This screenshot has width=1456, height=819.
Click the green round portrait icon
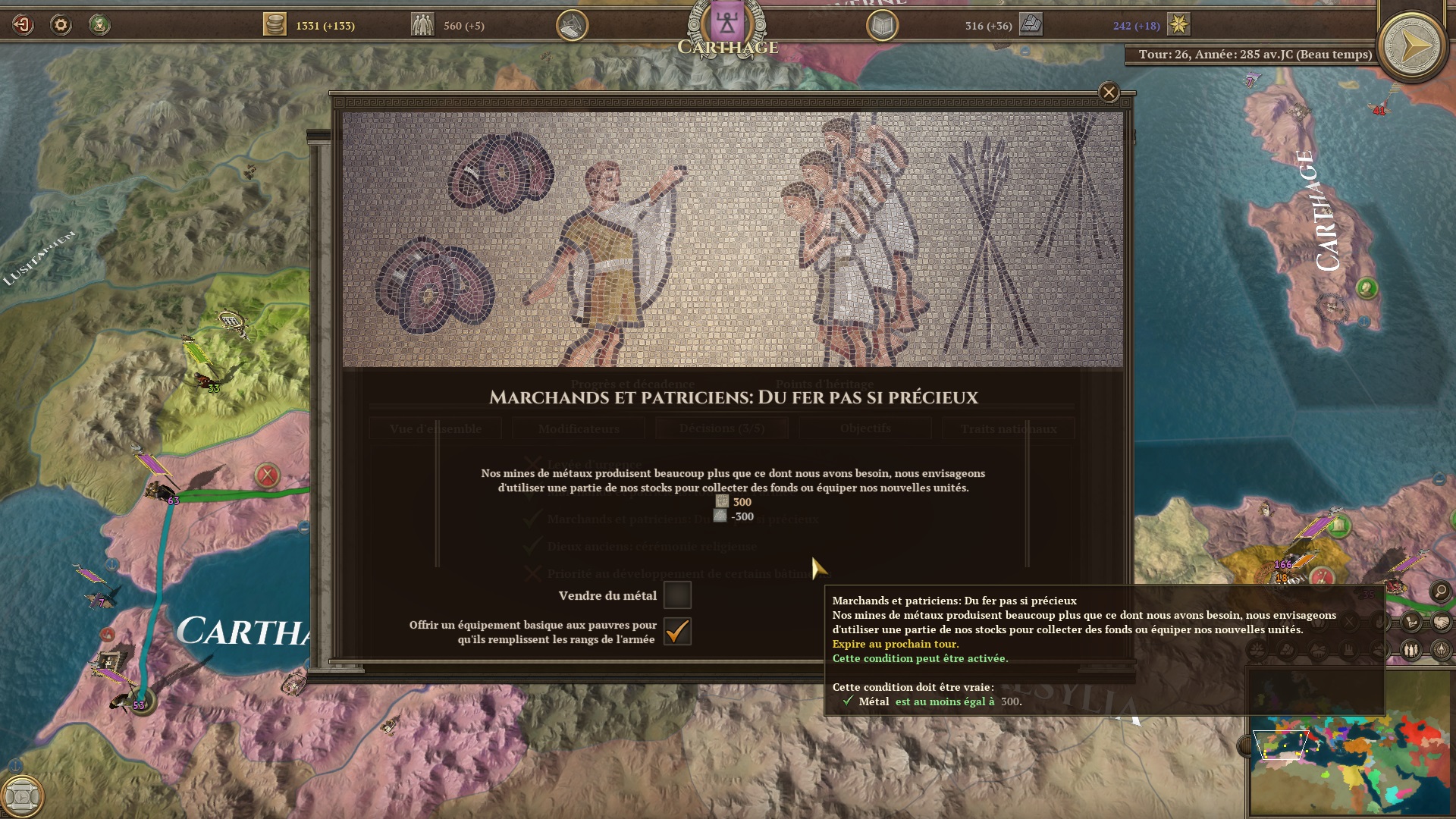99,25
